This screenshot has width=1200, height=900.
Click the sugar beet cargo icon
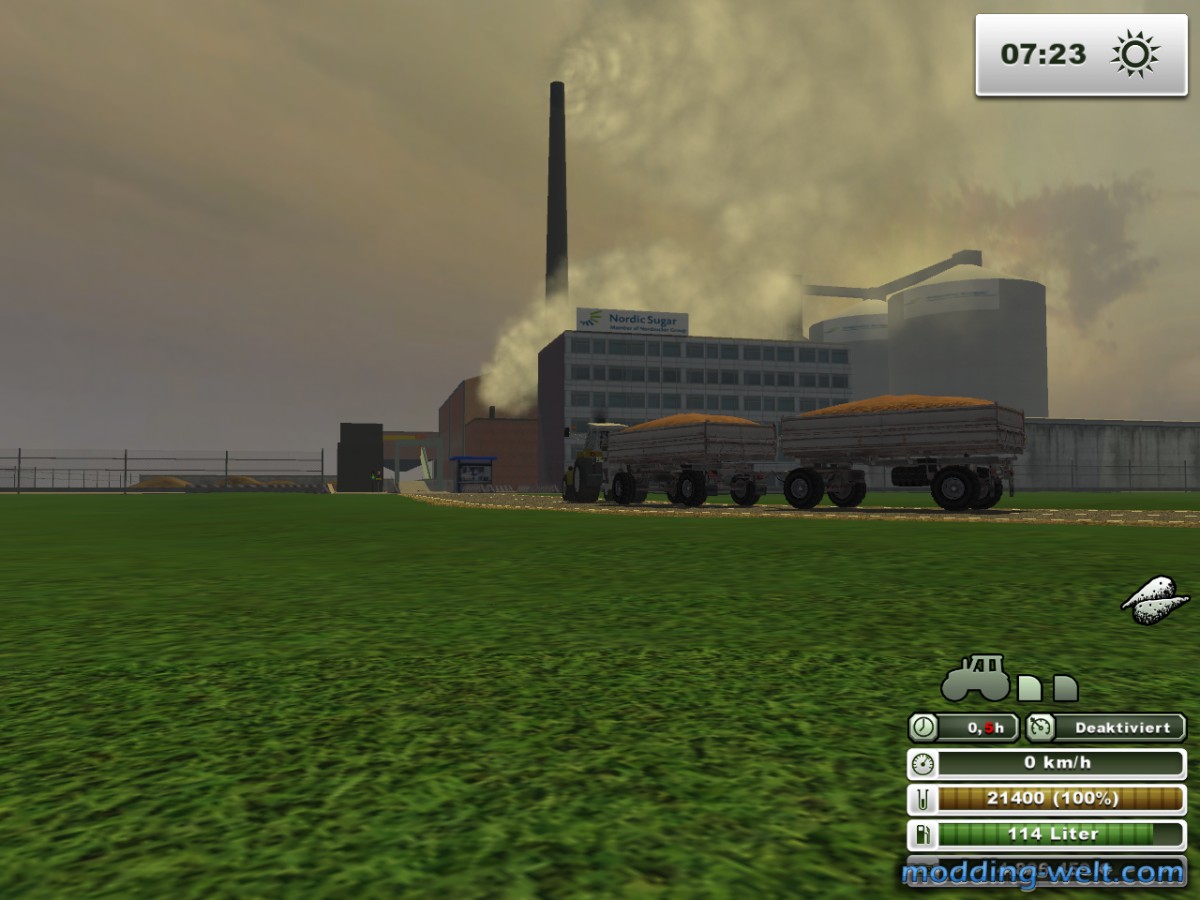pyautogui.click(x=1155, y=600)
